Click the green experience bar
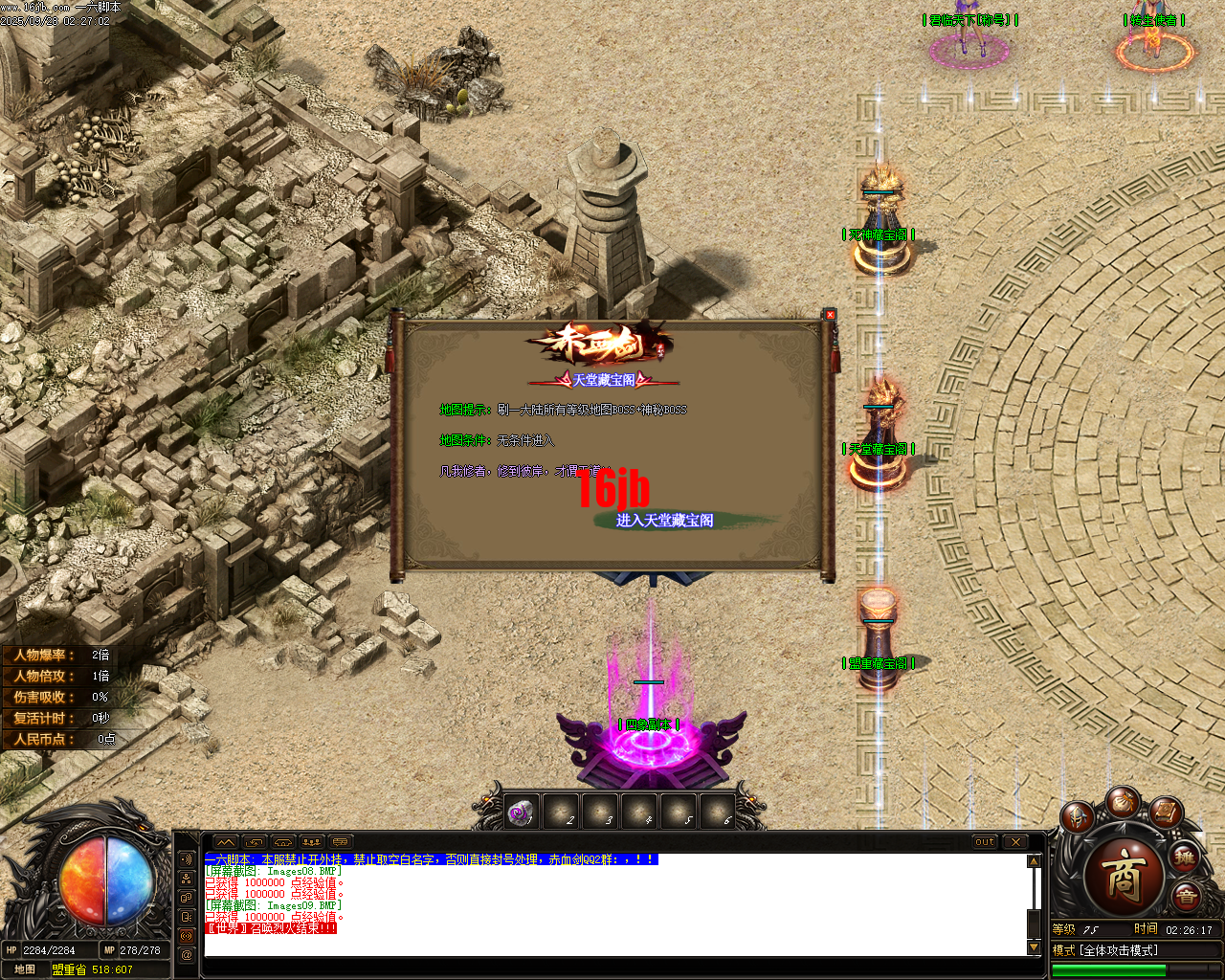Screen dimensions: 1225x980 [1107, 969]
